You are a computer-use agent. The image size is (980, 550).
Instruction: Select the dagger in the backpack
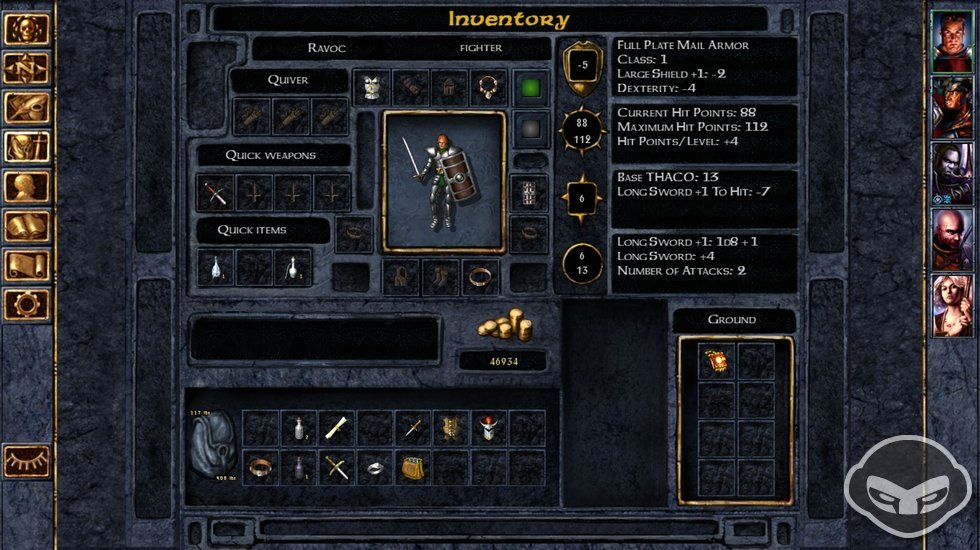[412, 428]
